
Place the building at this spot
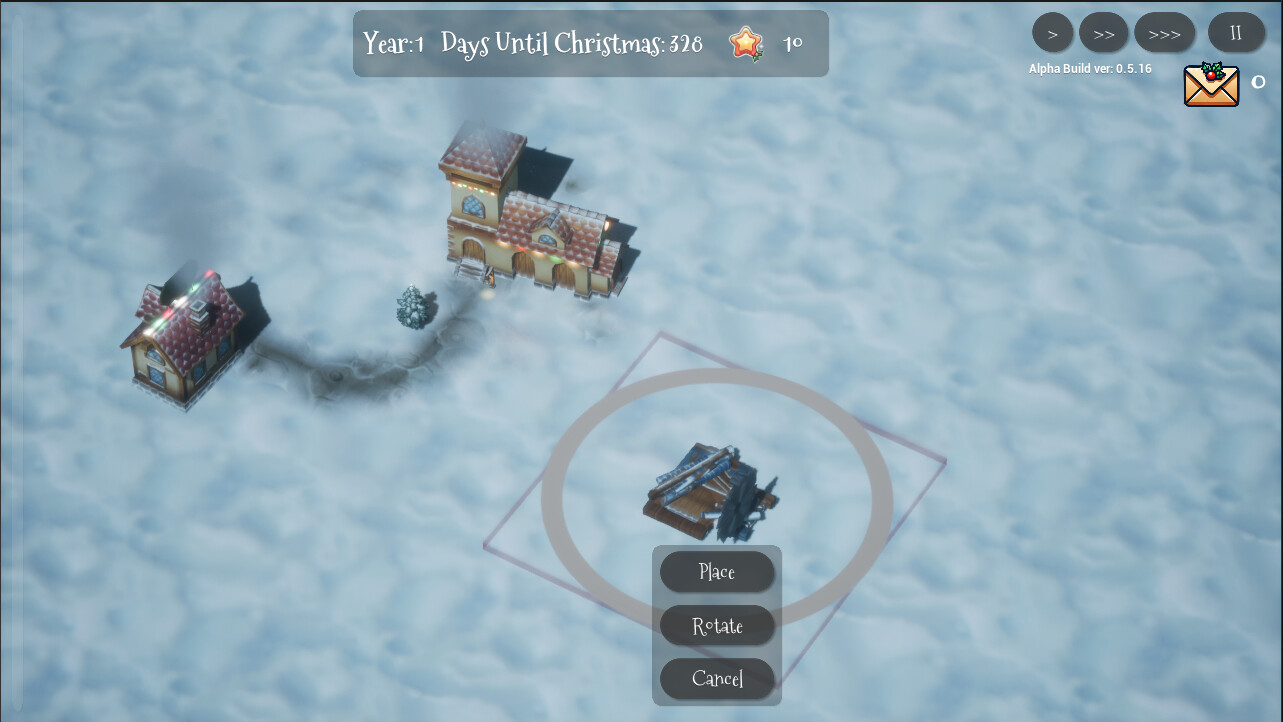716,572
